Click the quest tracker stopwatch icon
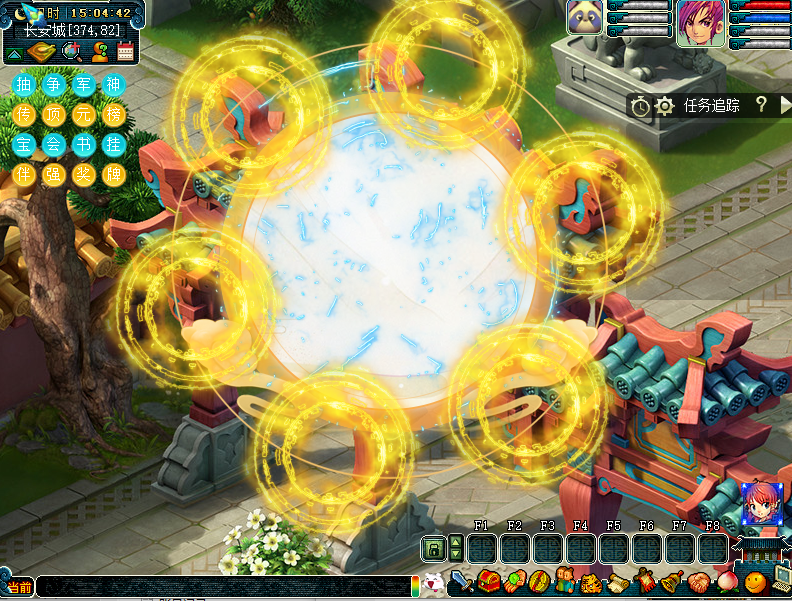The height and width of the screenshot is (601, 792). pos(641,106)
